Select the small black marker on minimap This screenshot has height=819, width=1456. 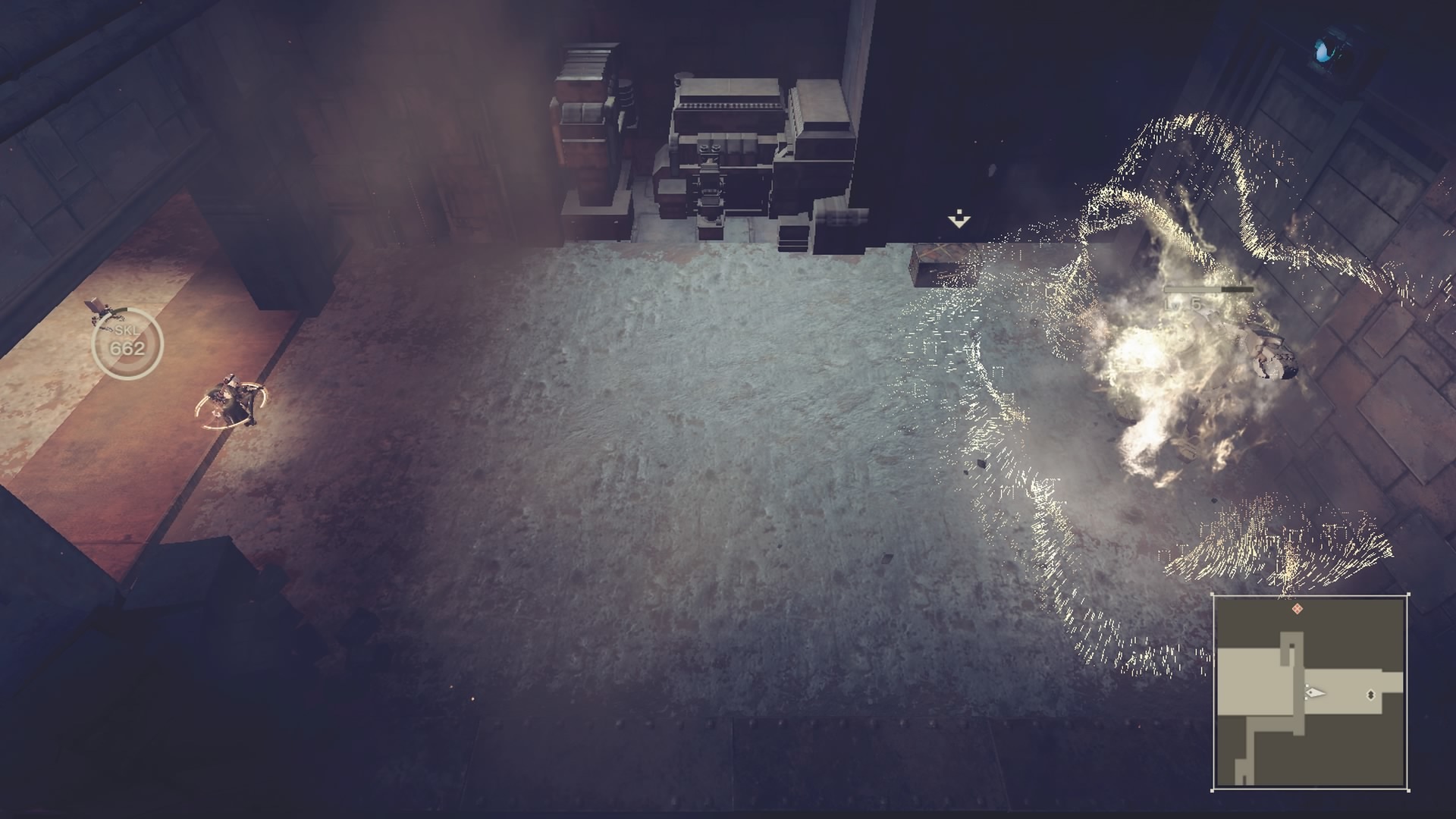point(1370,694)
